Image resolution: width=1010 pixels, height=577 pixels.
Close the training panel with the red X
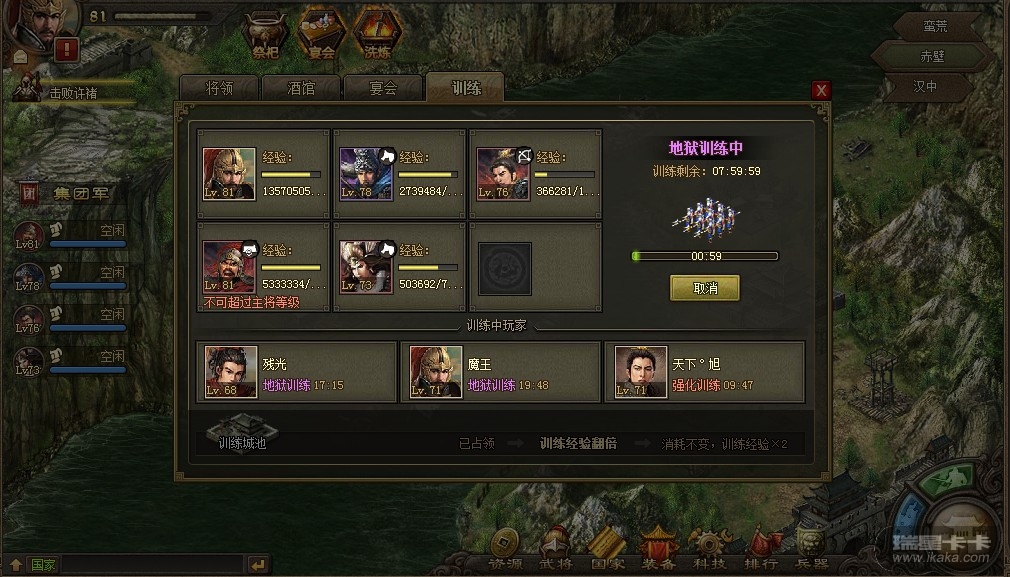[821, 90]
